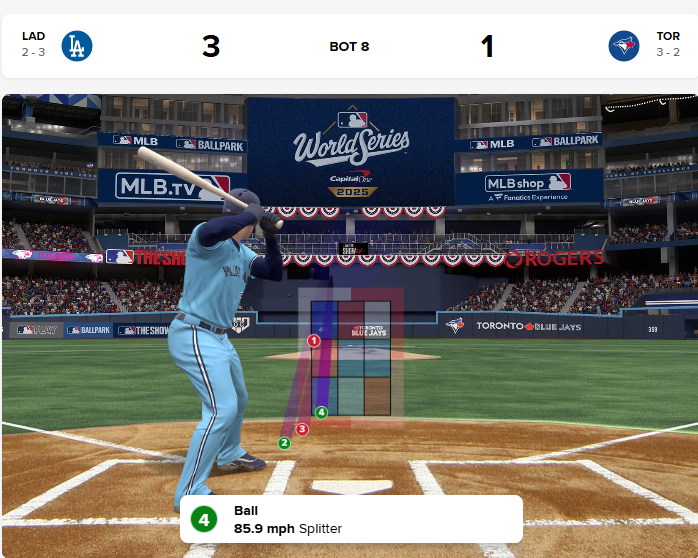
Task: Open the Ball 85.9 mph Splitter pitch card
Action: [x=350, y=519]
